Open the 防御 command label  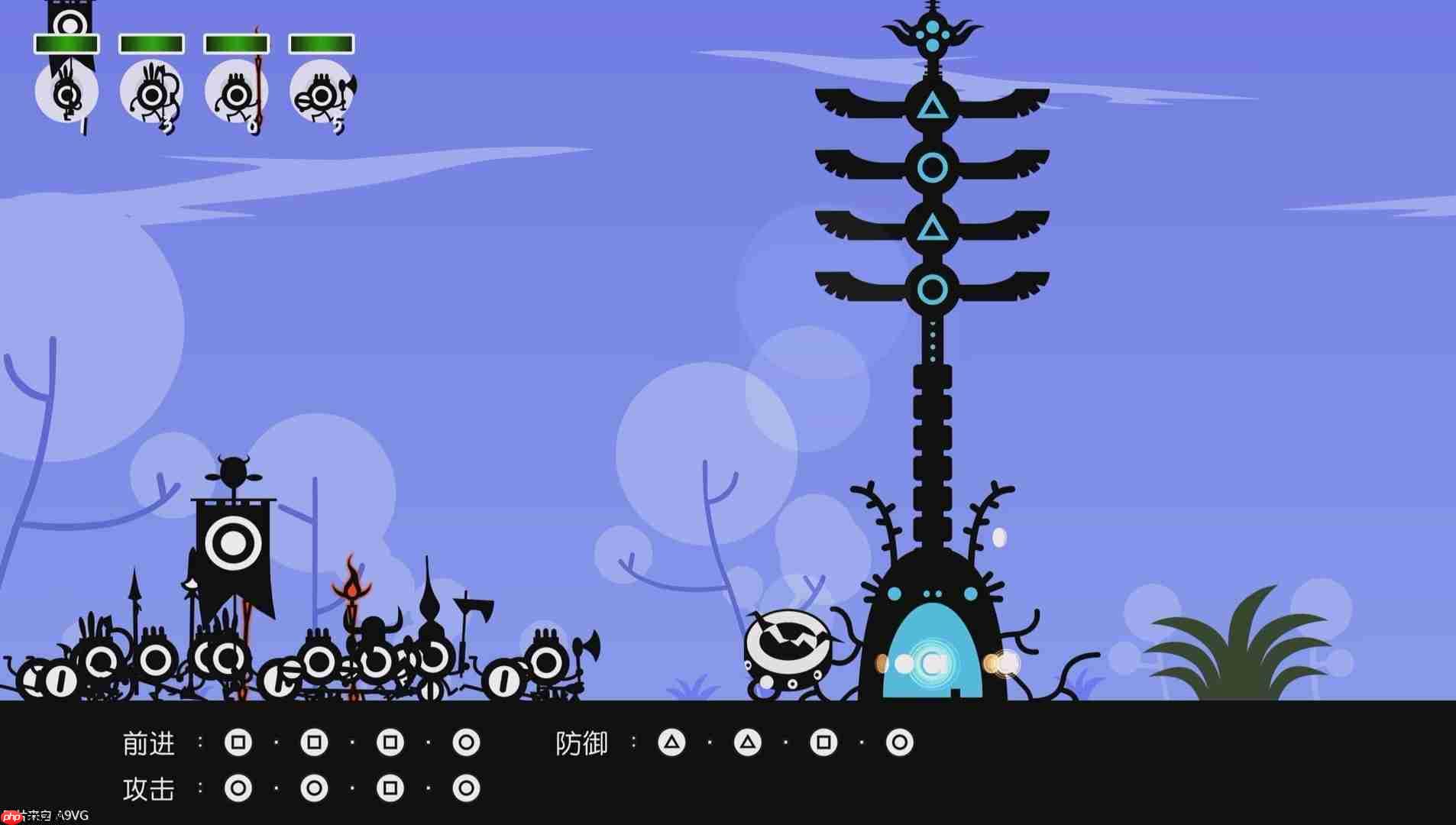(x=583, y=743)
